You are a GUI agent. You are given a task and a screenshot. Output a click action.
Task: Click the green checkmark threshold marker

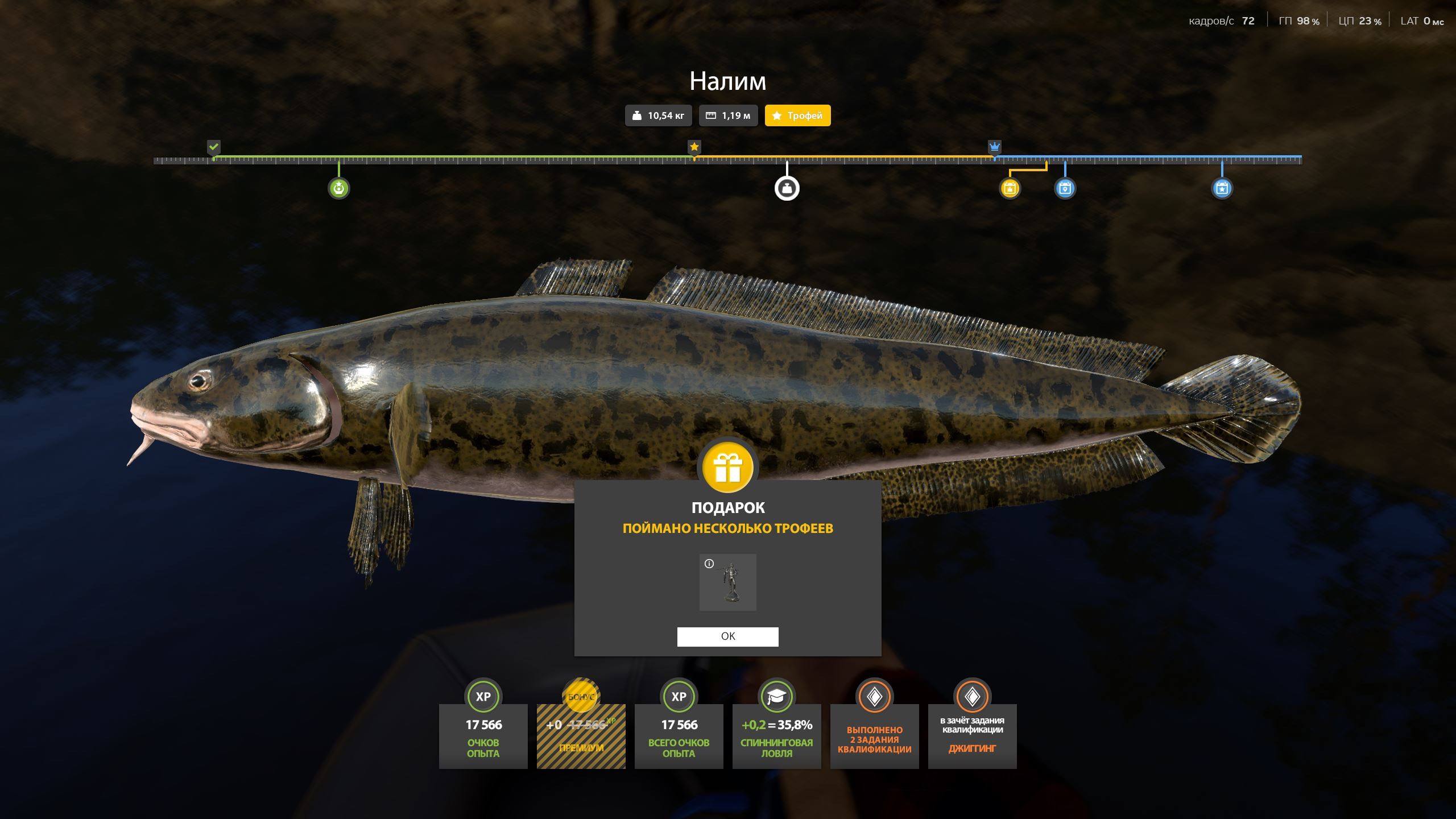point(213,147)
